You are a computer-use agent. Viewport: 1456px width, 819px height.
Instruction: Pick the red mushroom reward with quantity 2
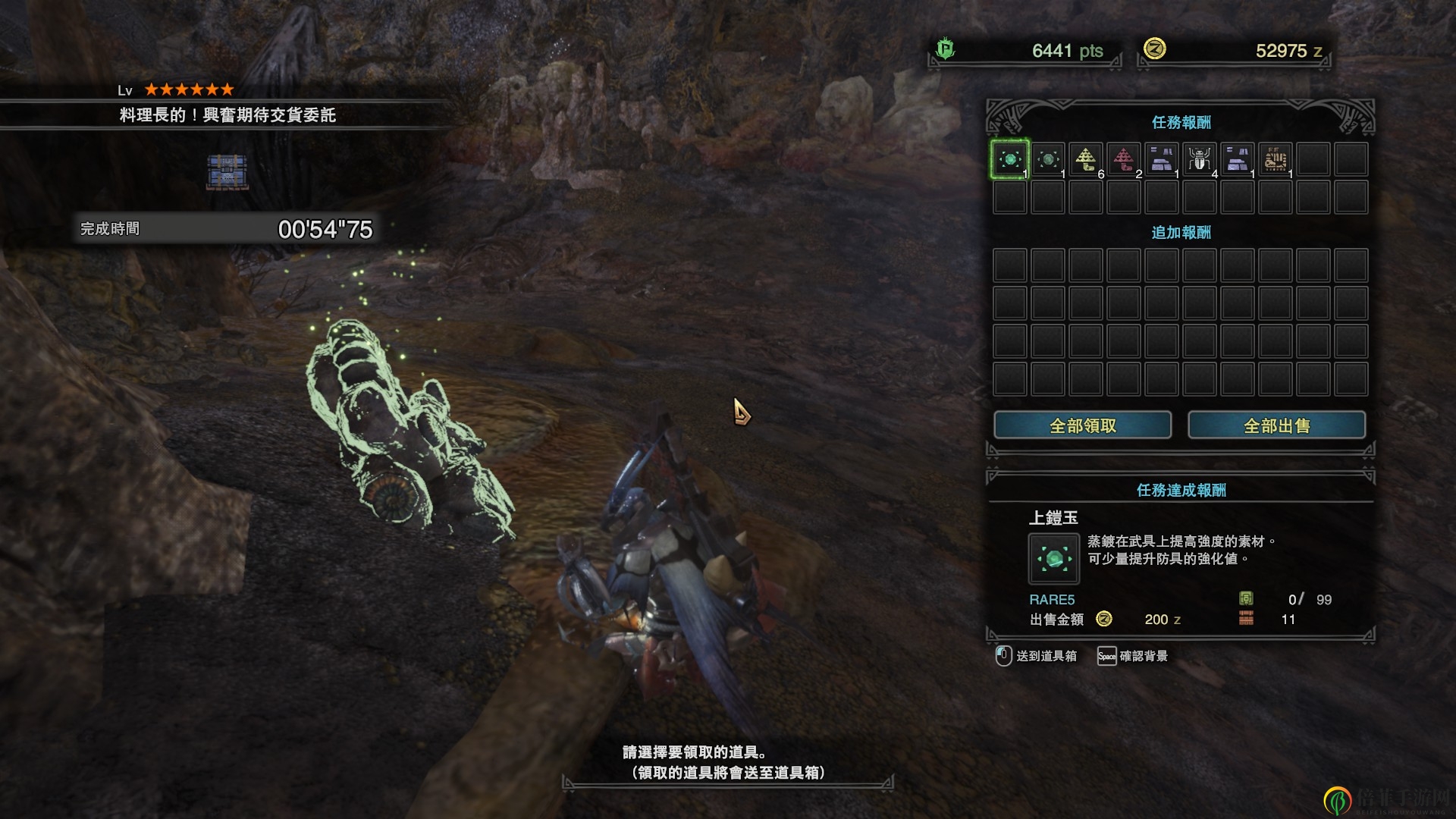point(1124,159)
